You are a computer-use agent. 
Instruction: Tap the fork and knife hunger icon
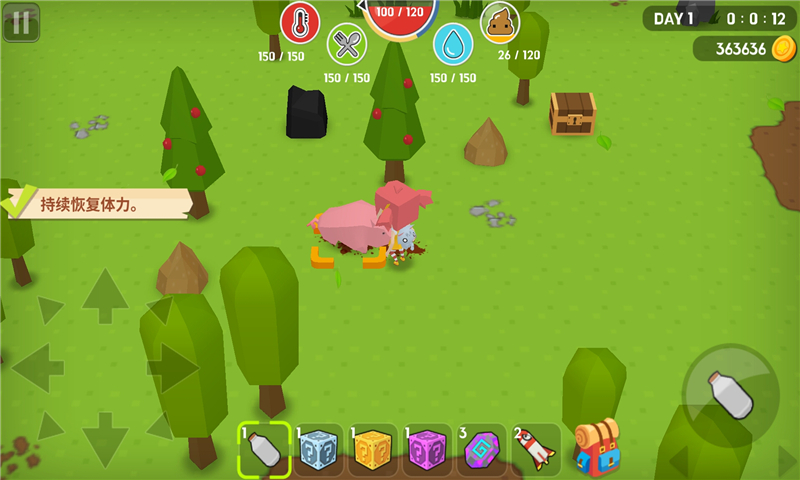point(347,43)
